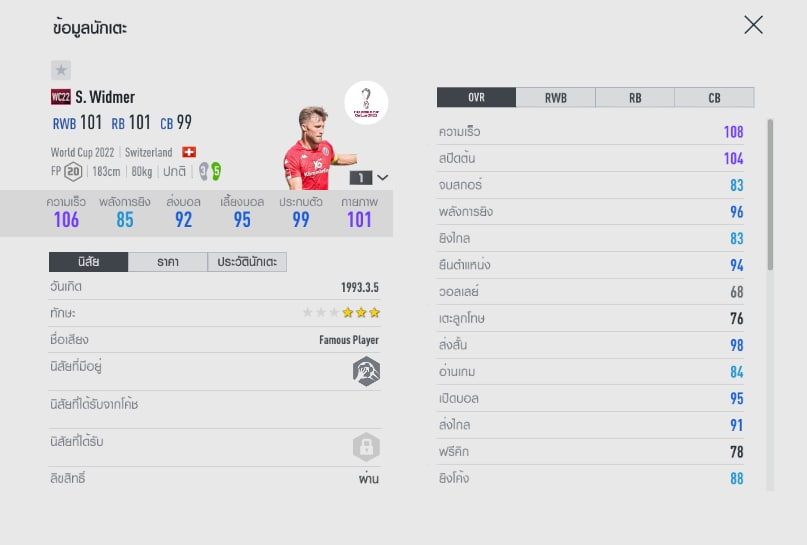Click the World Cup 2022 emblem
This screenshot has width=807, height=545.
point(366,102)
